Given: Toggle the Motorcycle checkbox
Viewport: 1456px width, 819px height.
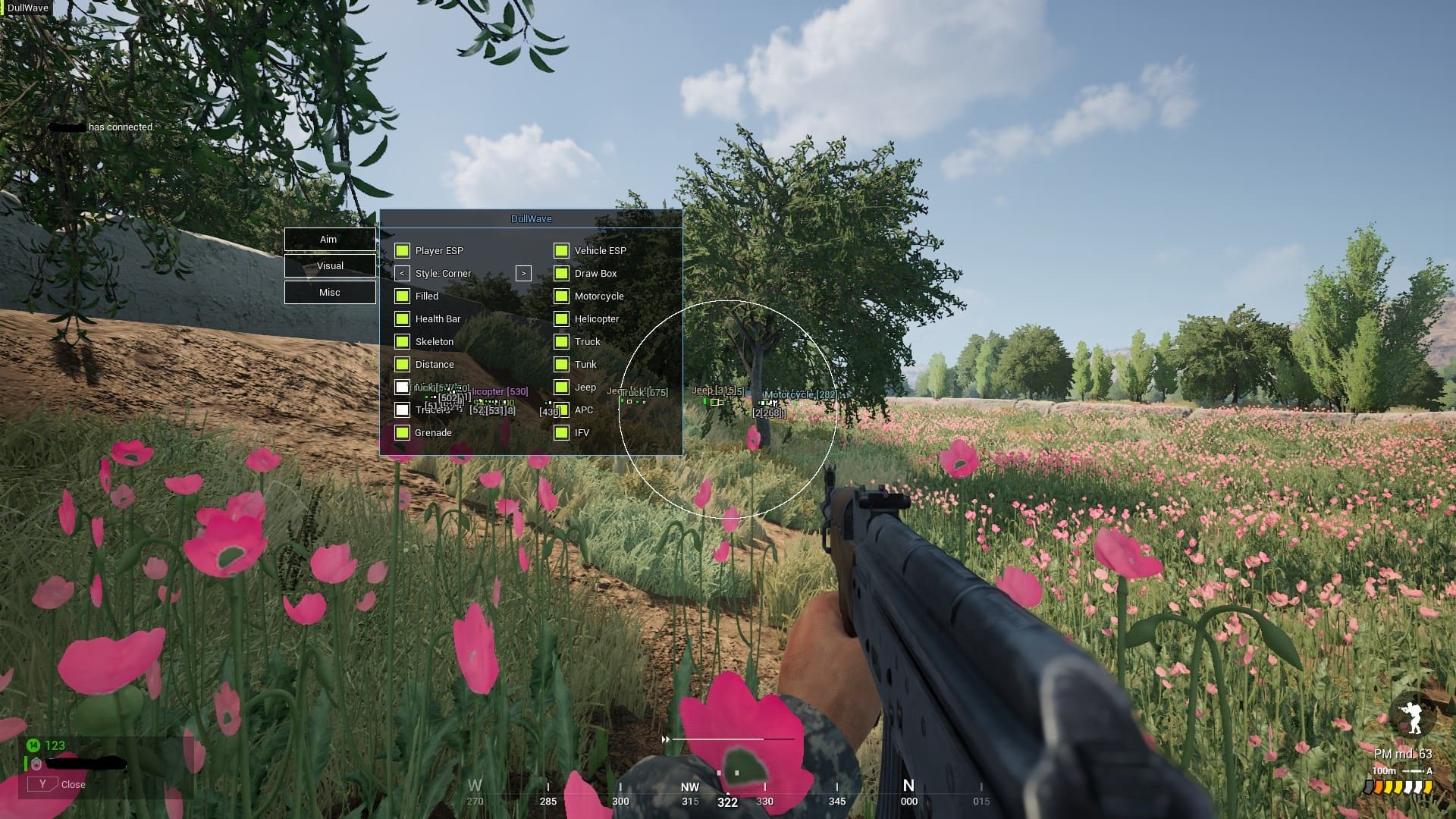Looking at the screenshot, I should (561, 297).
